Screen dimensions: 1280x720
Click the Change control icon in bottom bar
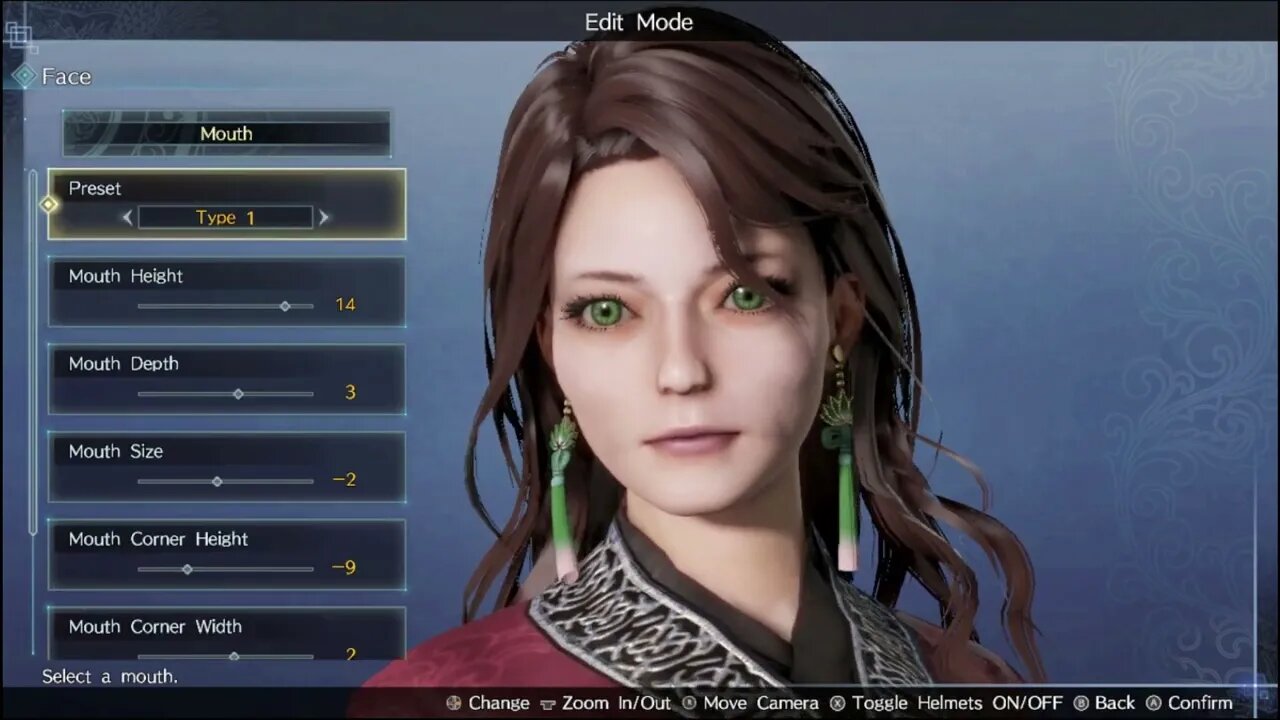click(x=455, y=703)
